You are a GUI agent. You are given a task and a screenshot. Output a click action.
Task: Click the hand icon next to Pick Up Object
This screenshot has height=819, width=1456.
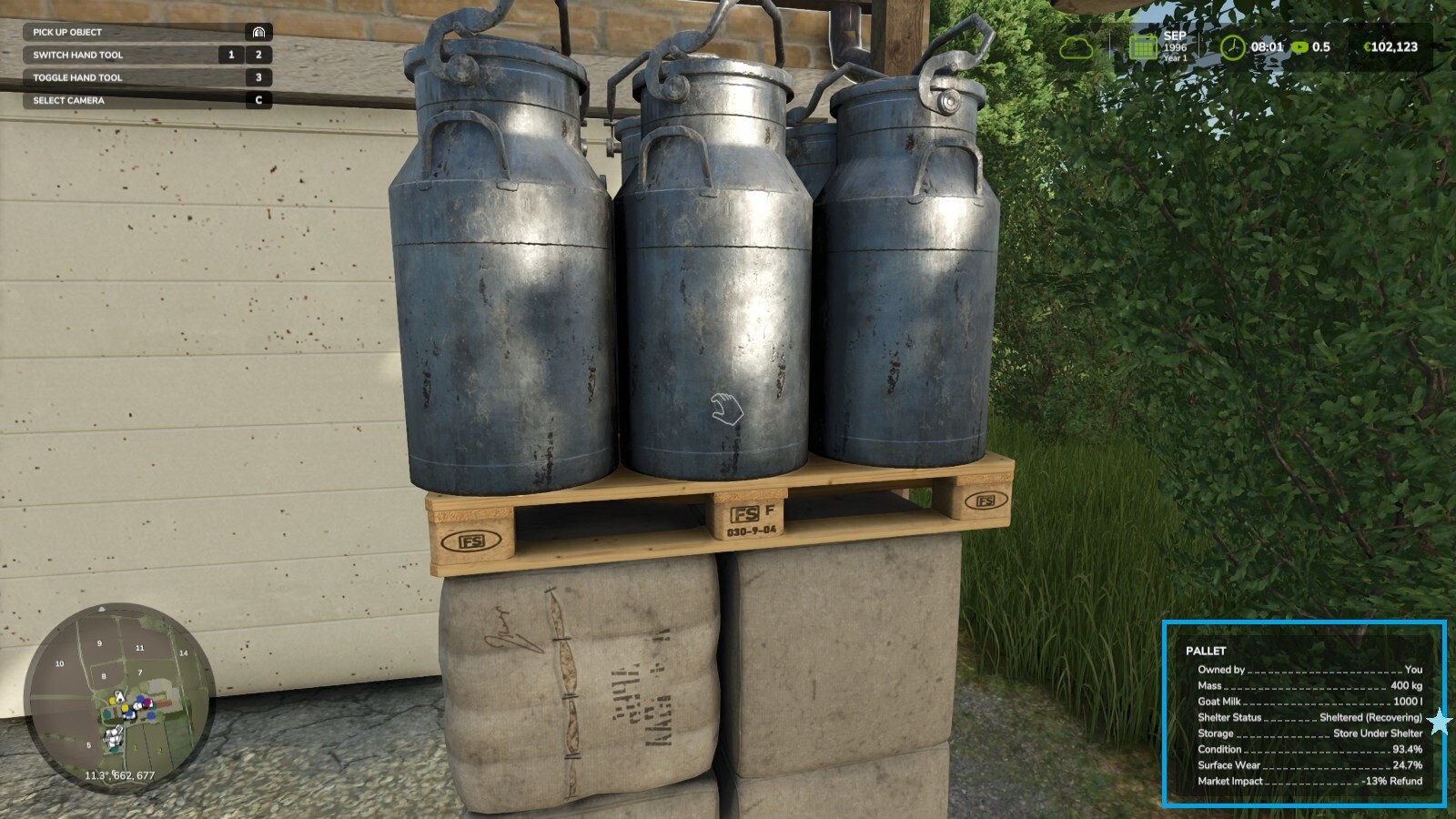click(259, 31)
